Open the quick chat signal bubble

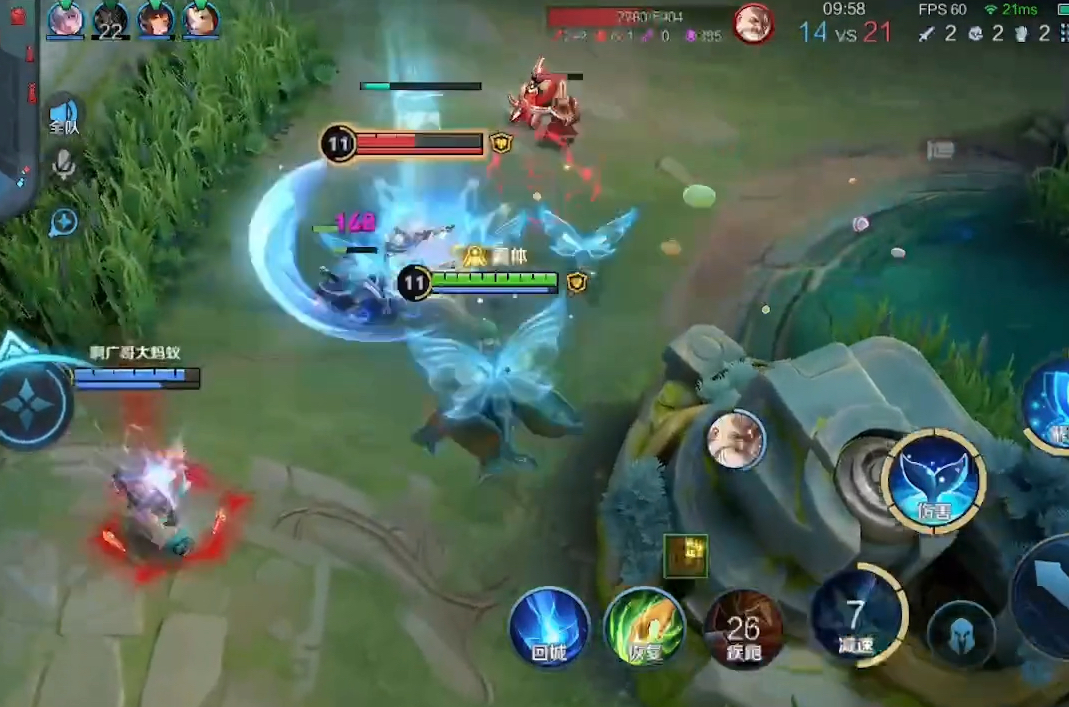click(x=63, y=222)
